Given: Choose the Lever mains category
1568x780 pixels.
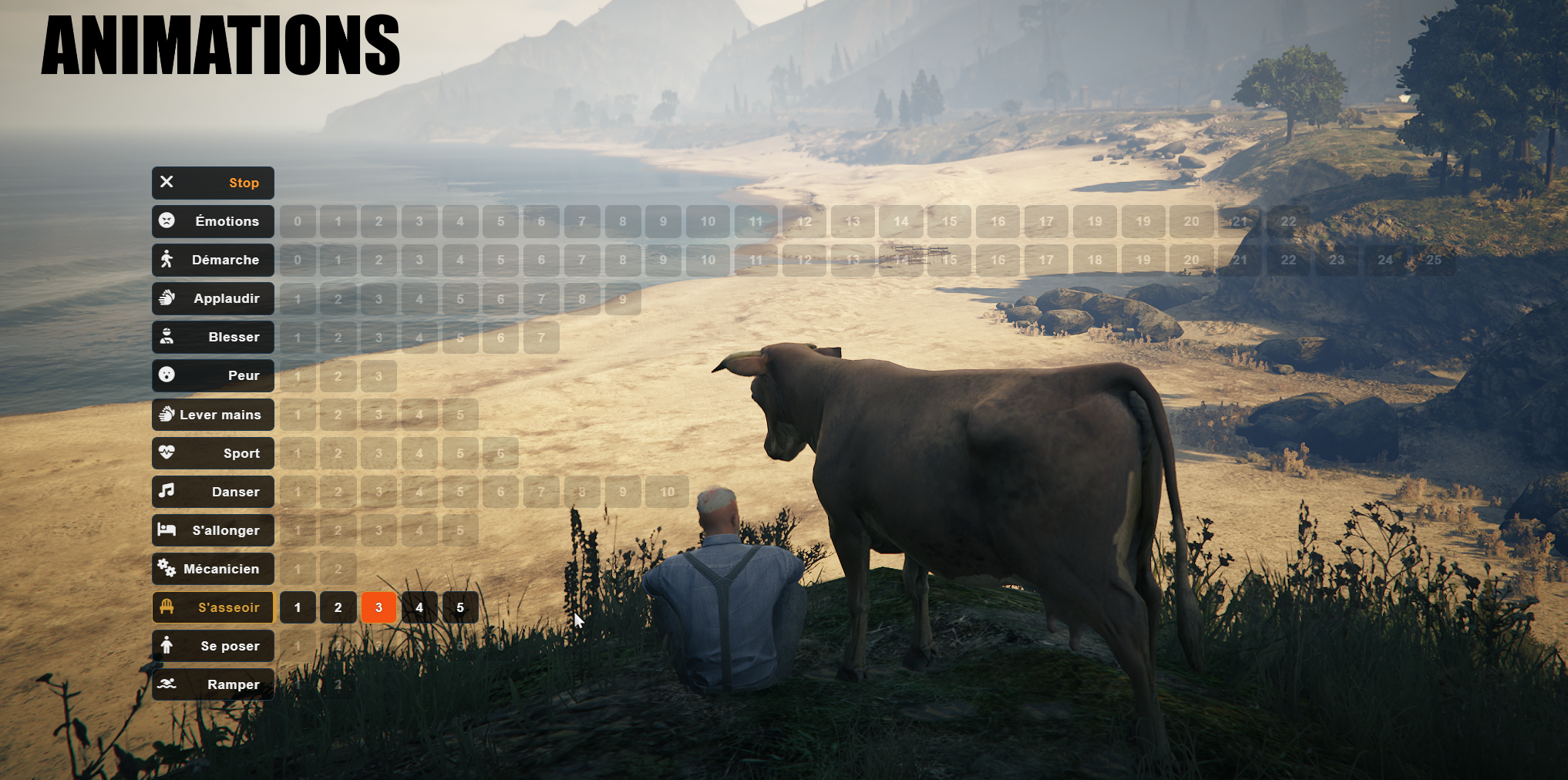Looking at the screenshot, I should [213, 415].
